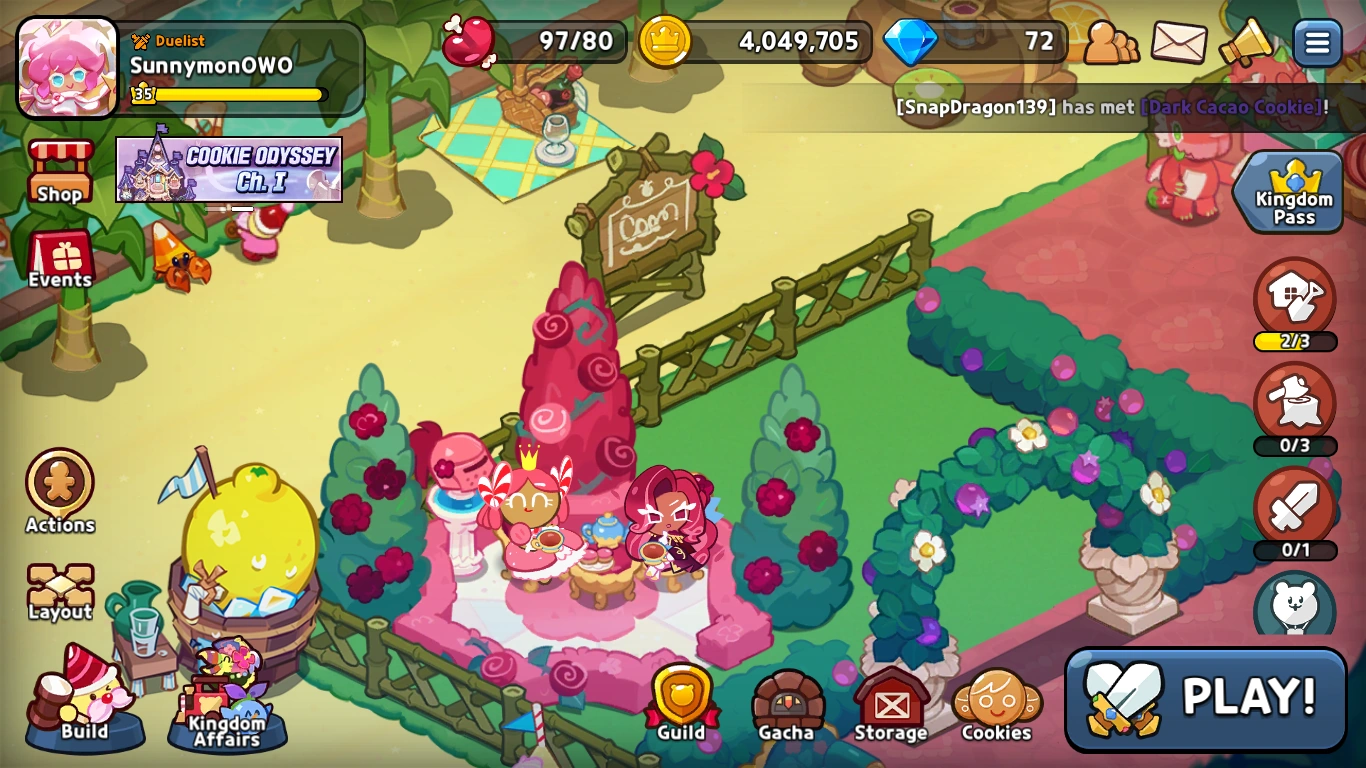Open the Events panel
Image resolution: width=1366 pixels, height=768 pixels.
(59, 256)
